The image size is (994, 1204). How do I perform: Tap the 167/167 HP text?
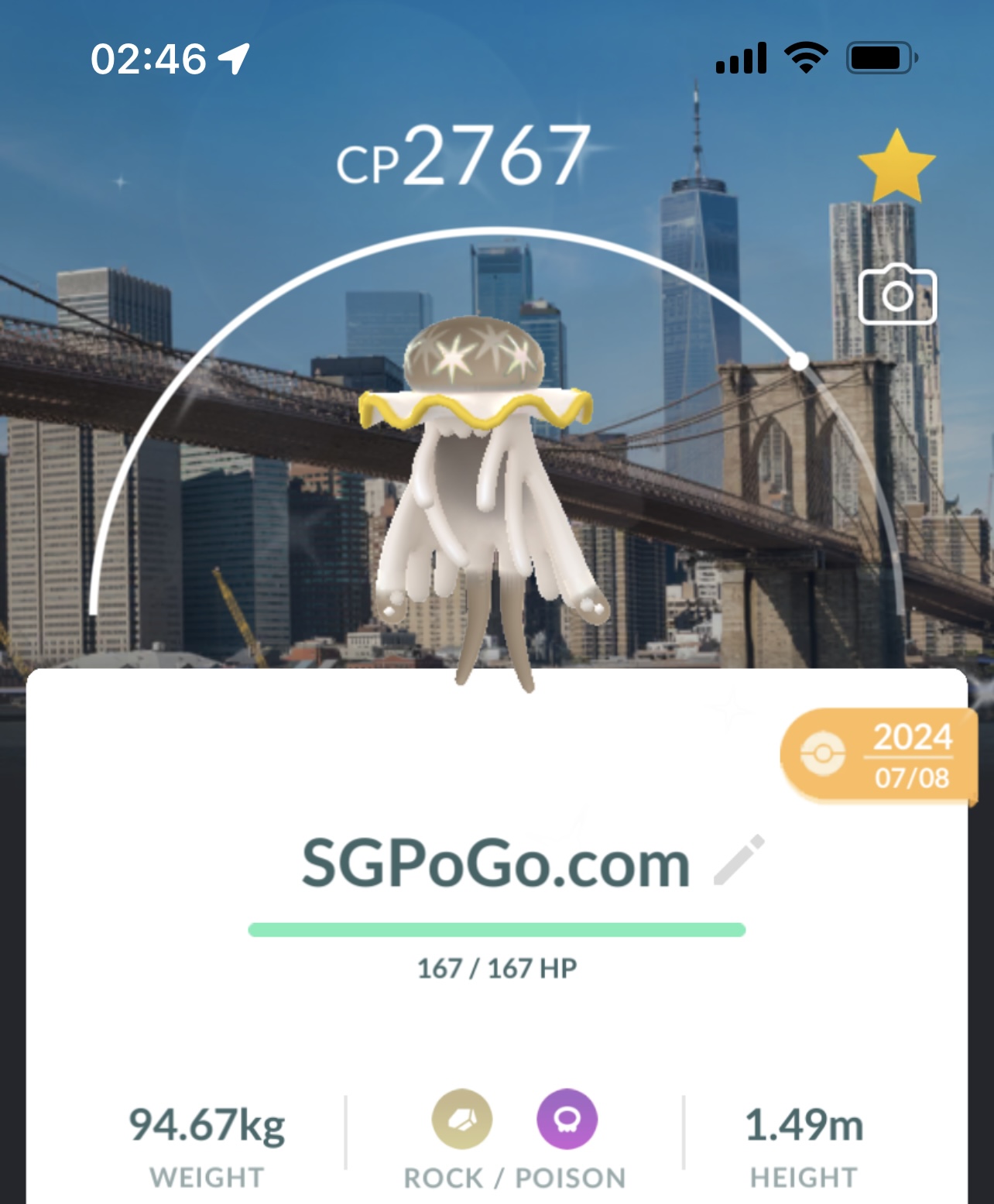coord(497,967)
